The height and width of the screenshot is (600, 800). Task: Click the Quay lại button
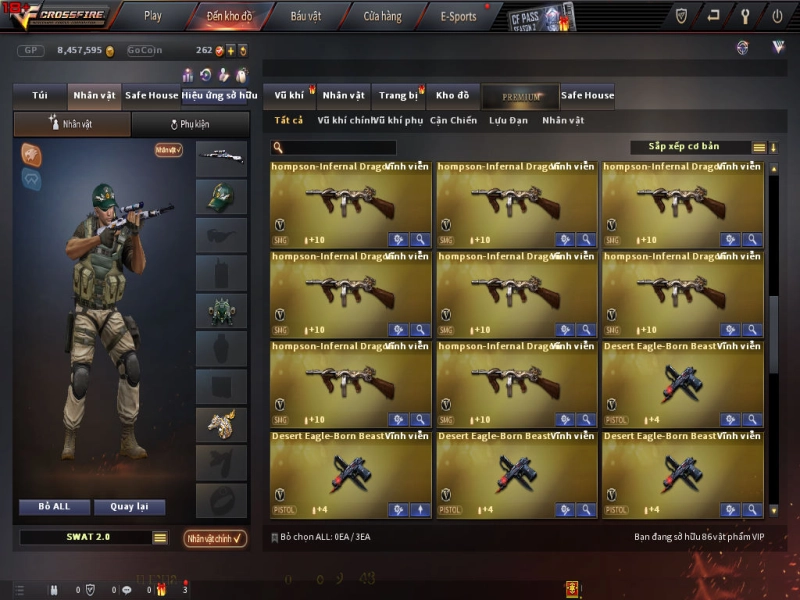pyautogui.click(x=129, y=507)
